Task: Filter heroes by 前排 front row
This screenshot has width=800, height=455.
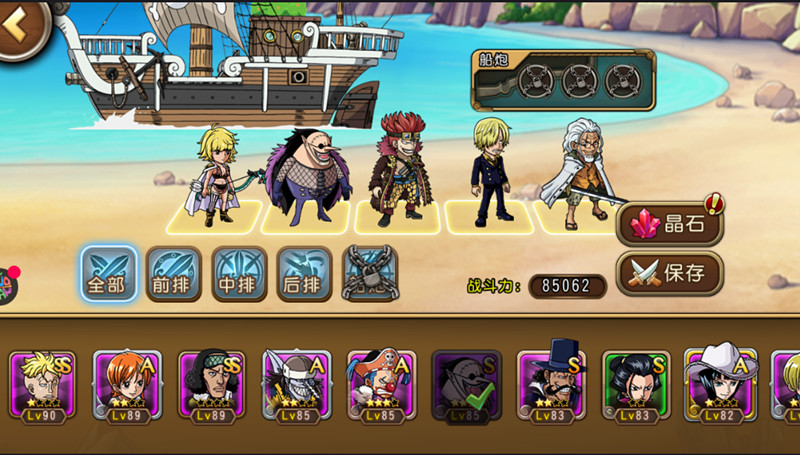Action: [x=174, y=274]
